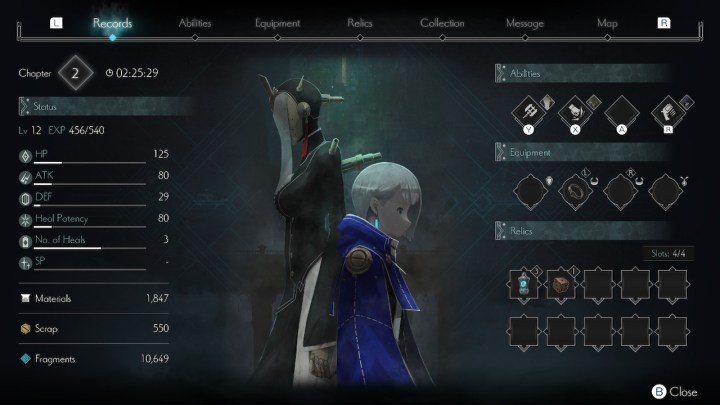Image resolution: width=720 pixels, height=405 pixels.
Task: Open the Message tab
Action: pyautogui.click(x=525, y=22)
